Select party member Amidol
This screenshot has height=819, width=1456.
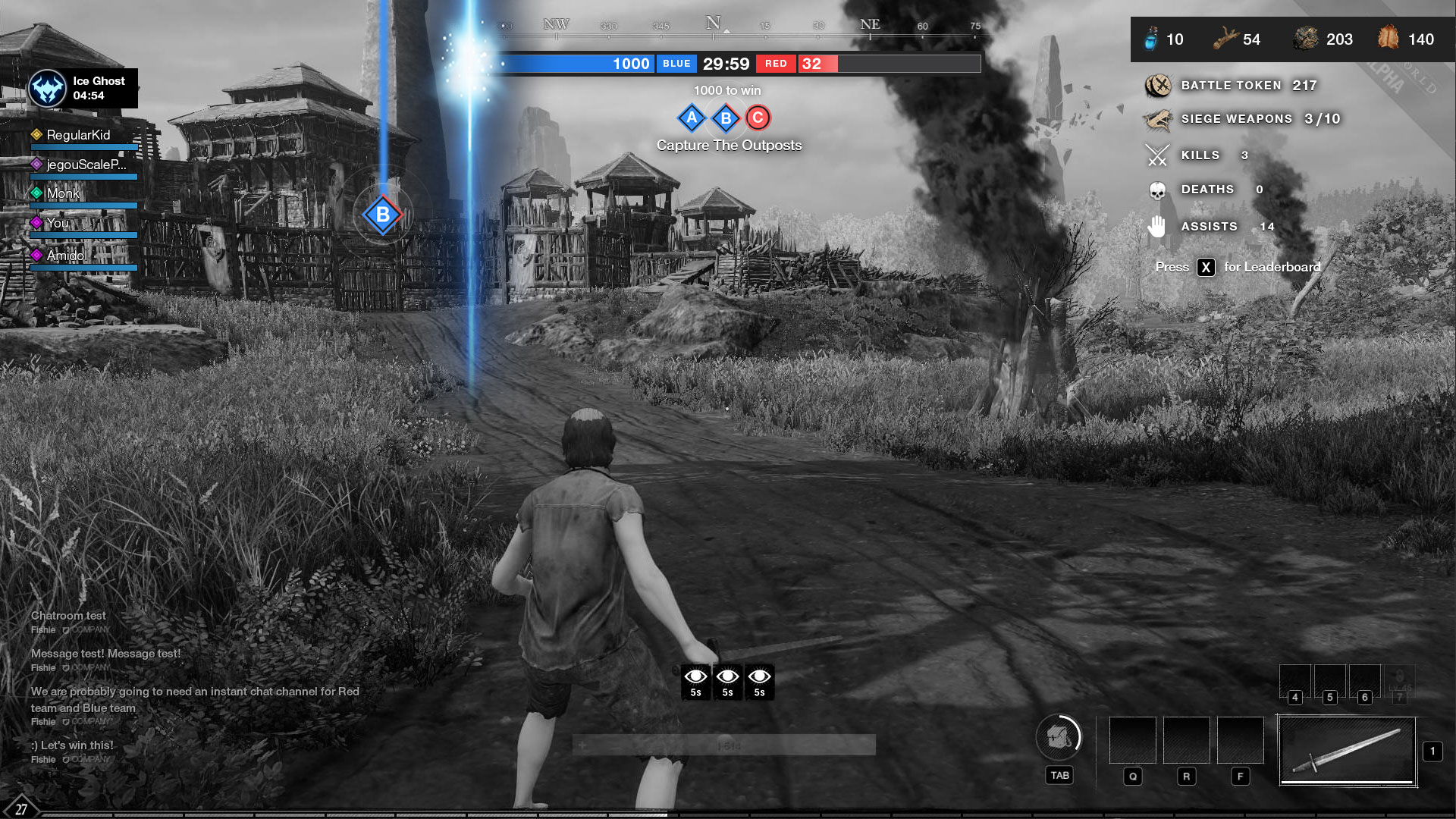(67, 256)
